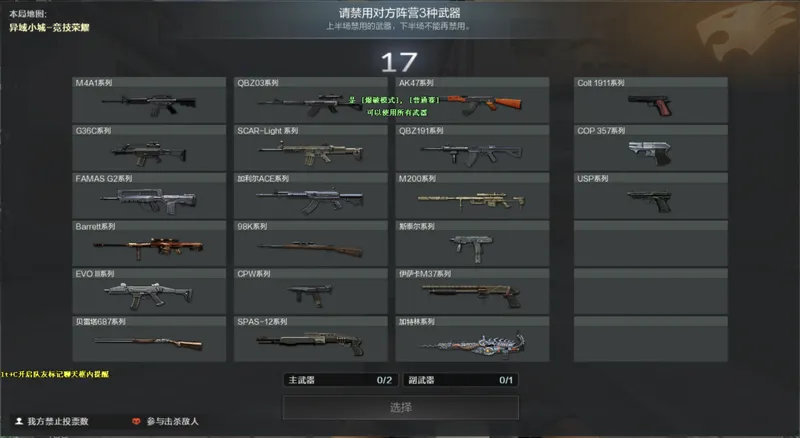
Task: Select the 98K series rifle
Action: (311, 244)
